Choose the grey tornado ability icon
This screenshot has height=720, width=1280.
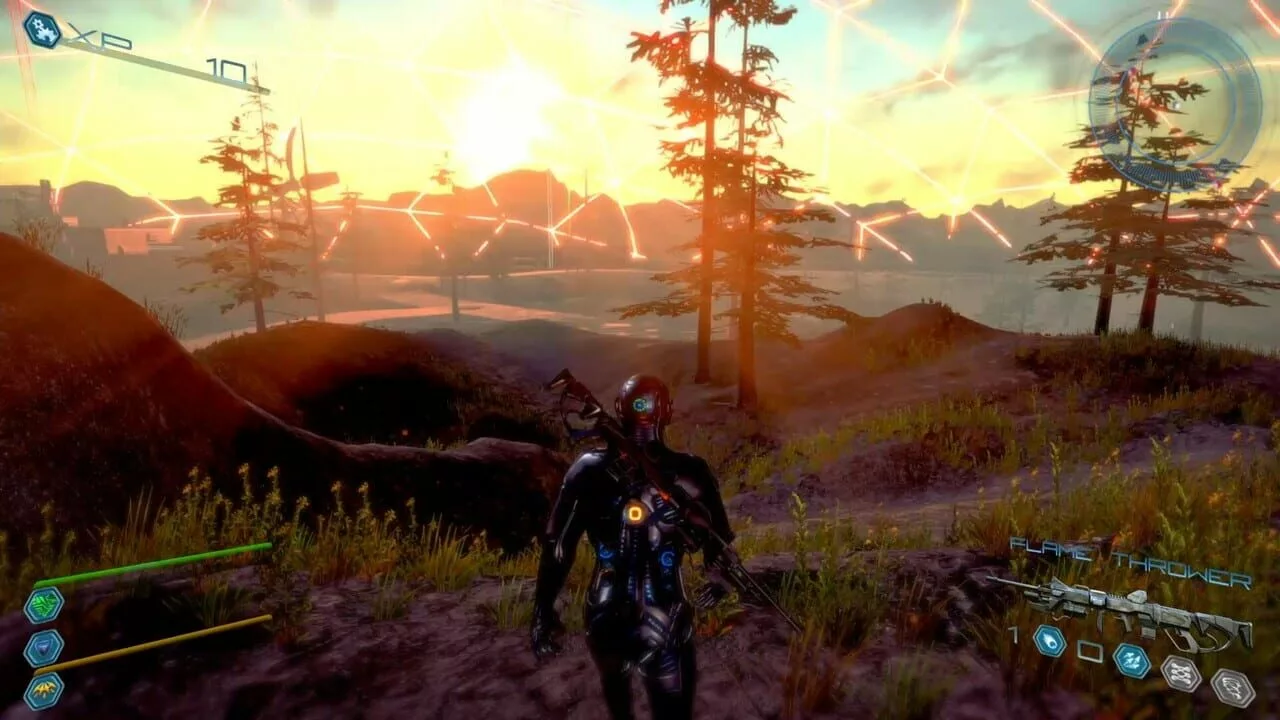tap(1232, 687)
